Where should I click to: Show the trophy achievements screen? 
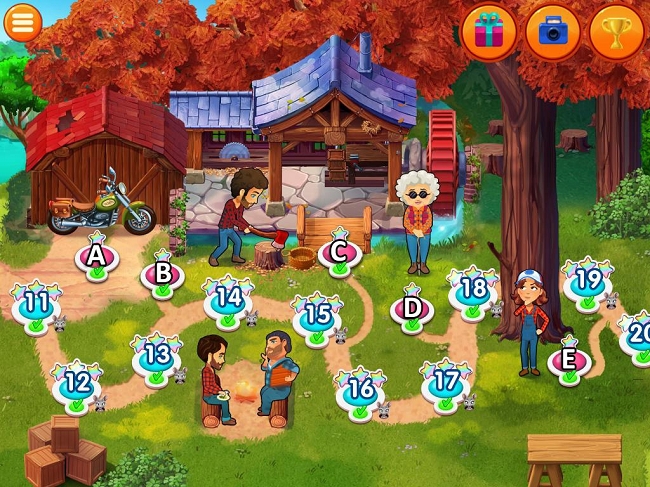tap(617, 32)
